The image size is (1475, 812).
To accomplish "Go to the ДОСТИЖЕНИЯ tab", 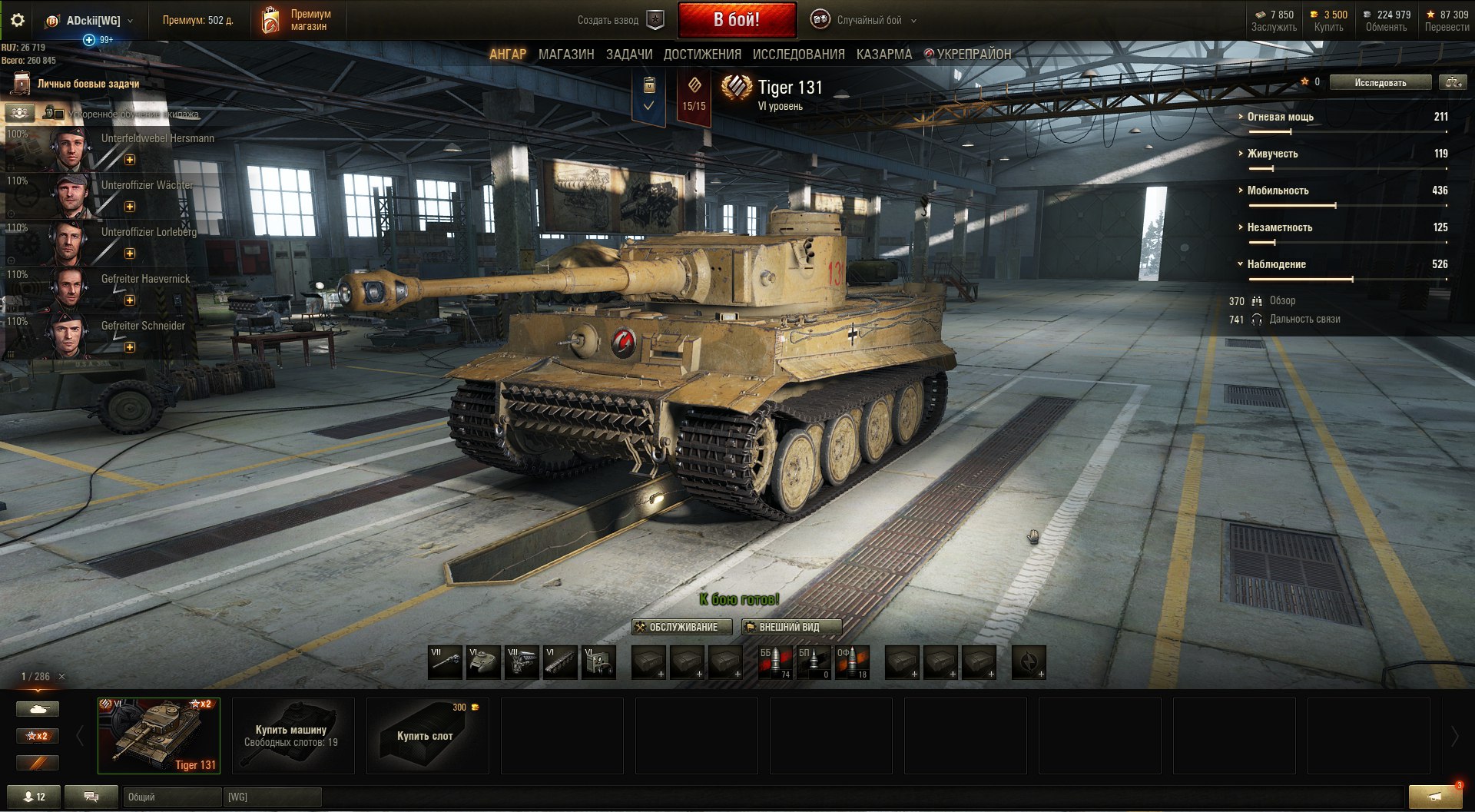I will point(702,55).
